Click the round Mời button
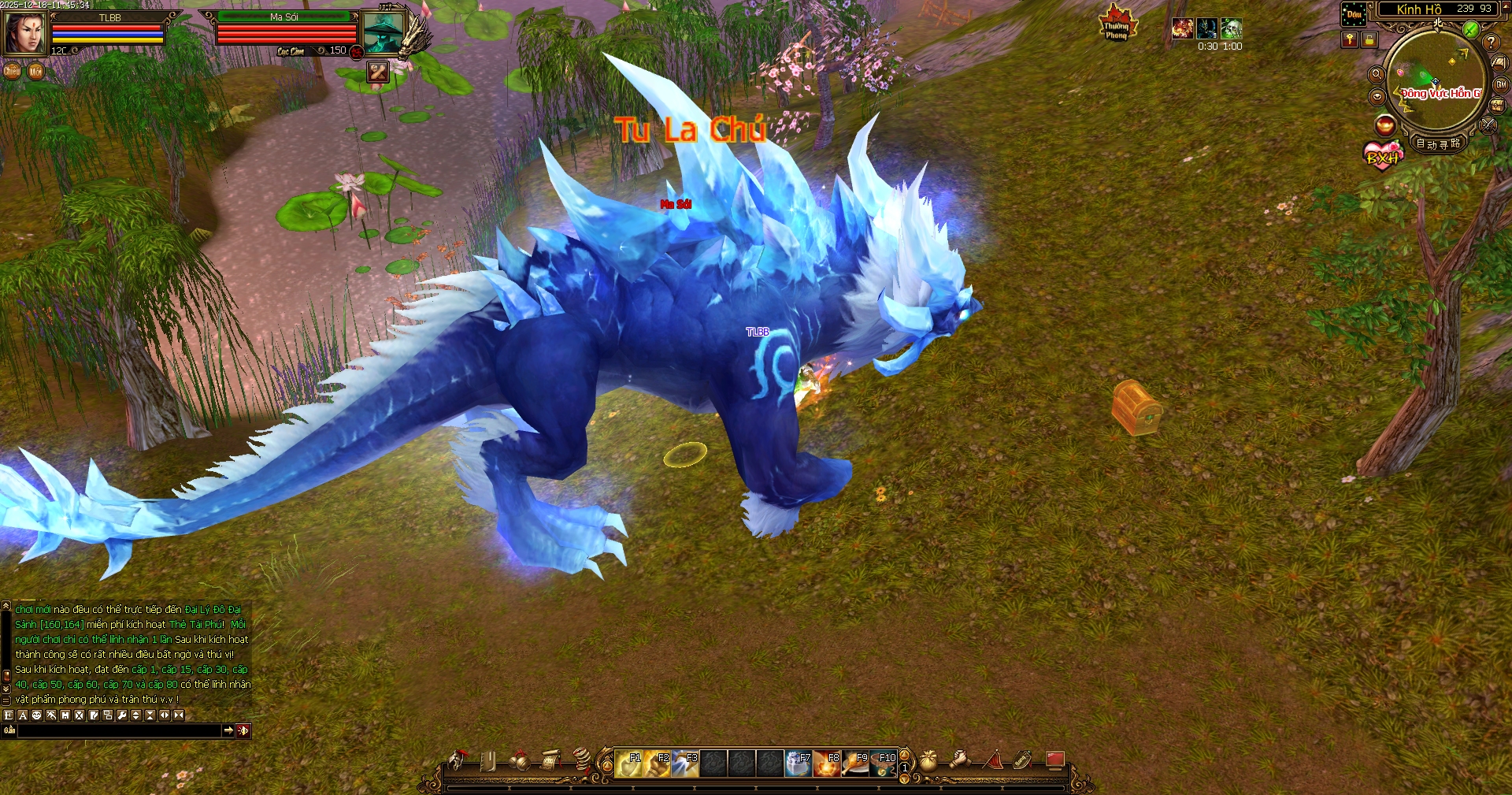Screen dimensions: 1512x795 click(x=35, y=72)
